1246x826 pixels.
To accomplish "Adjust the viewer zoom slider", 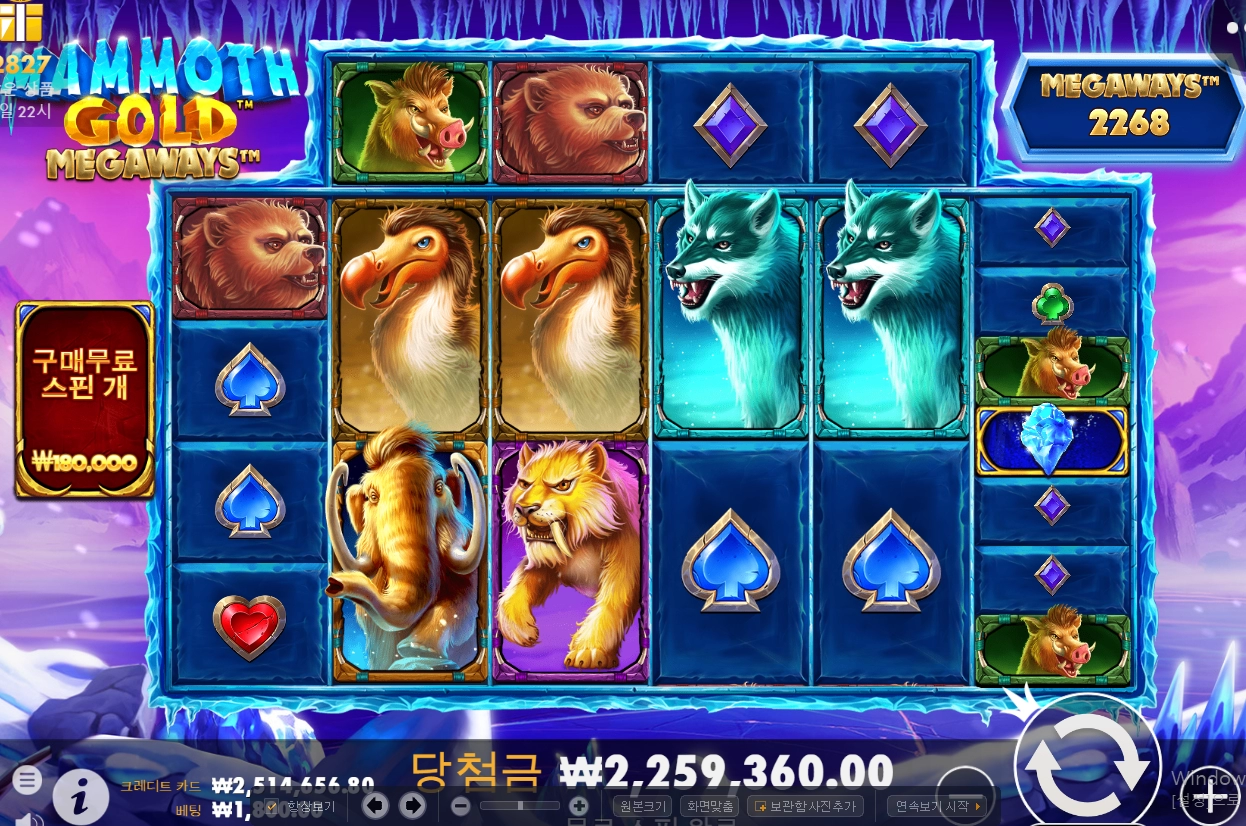I will click(520, 805).
